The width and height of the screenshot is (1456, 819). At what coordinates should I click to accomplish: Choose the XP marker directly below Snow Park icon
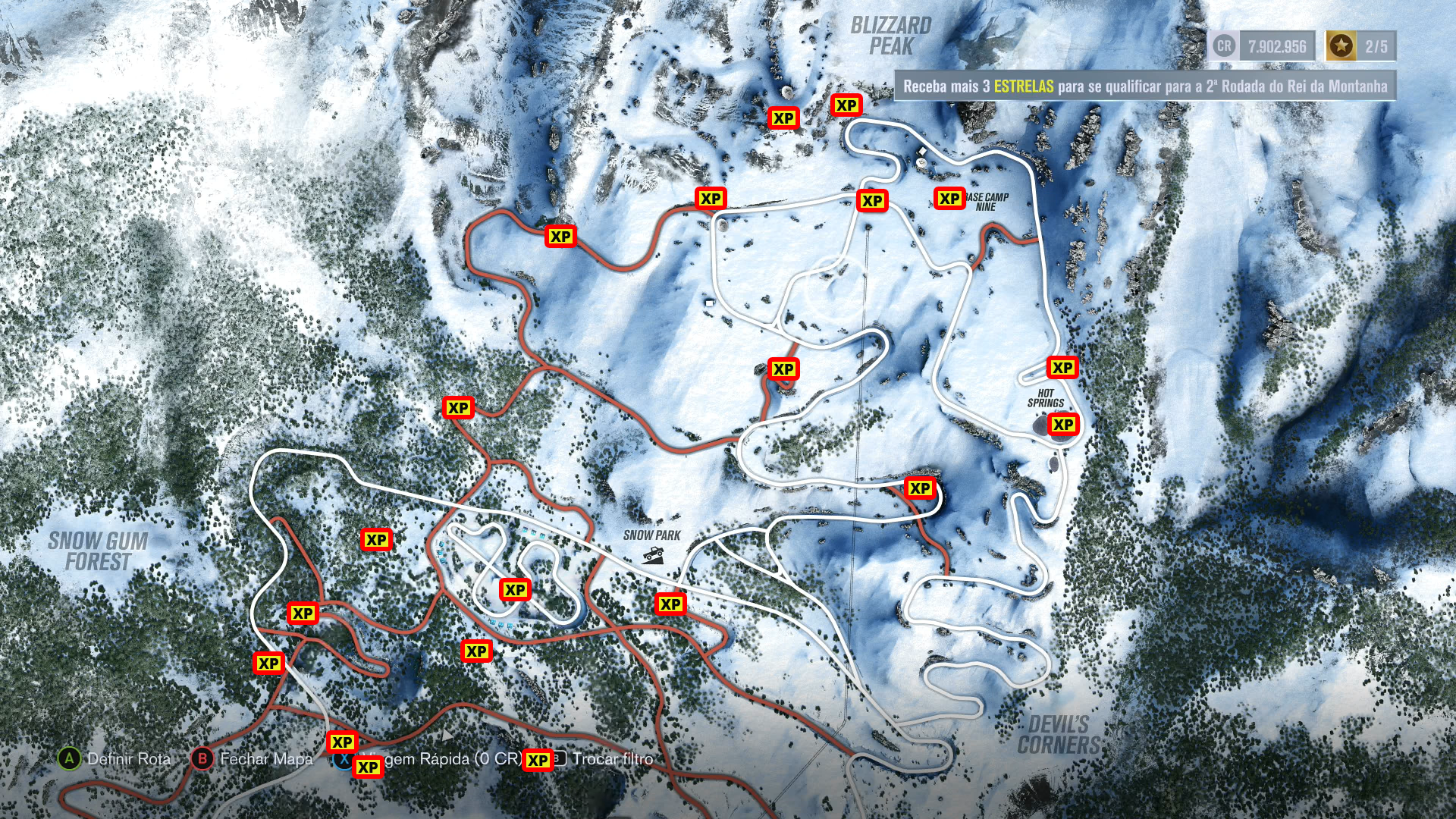(x=670, y=604)
